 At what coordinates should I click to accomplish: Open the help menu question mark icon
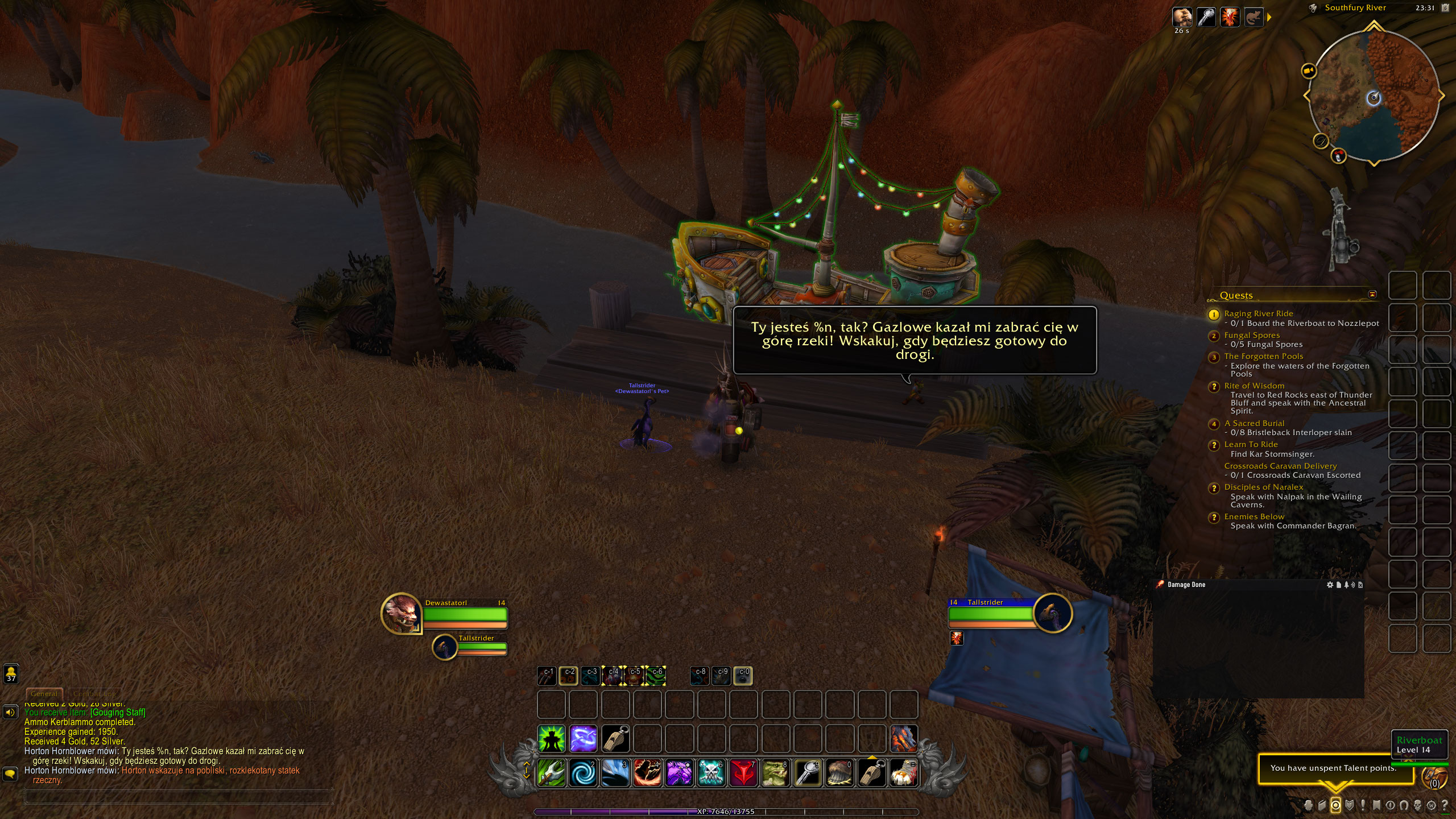(1446, 805)
